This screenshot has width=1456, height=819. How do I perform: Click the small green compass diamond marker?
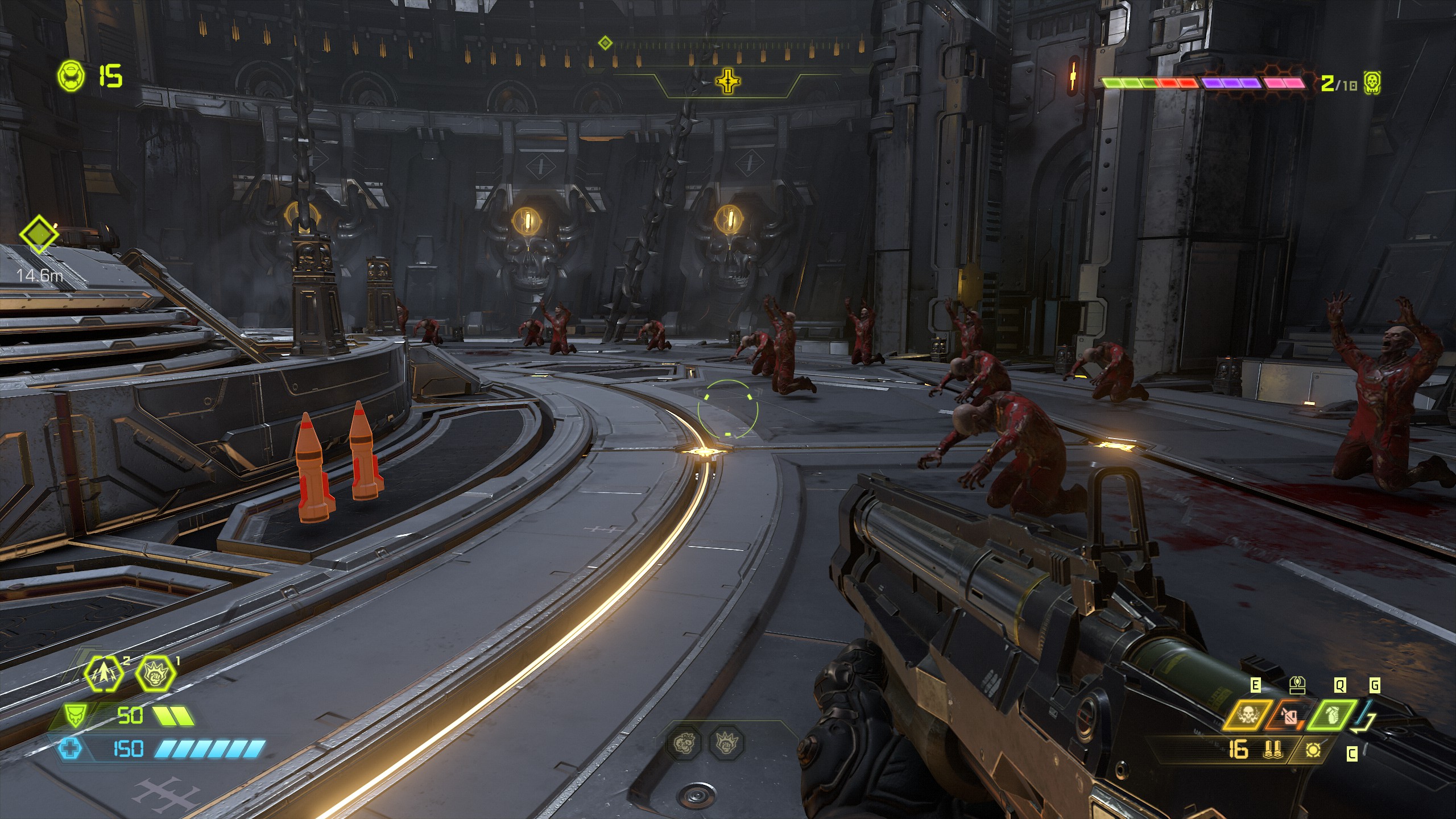tap(606, 43)
